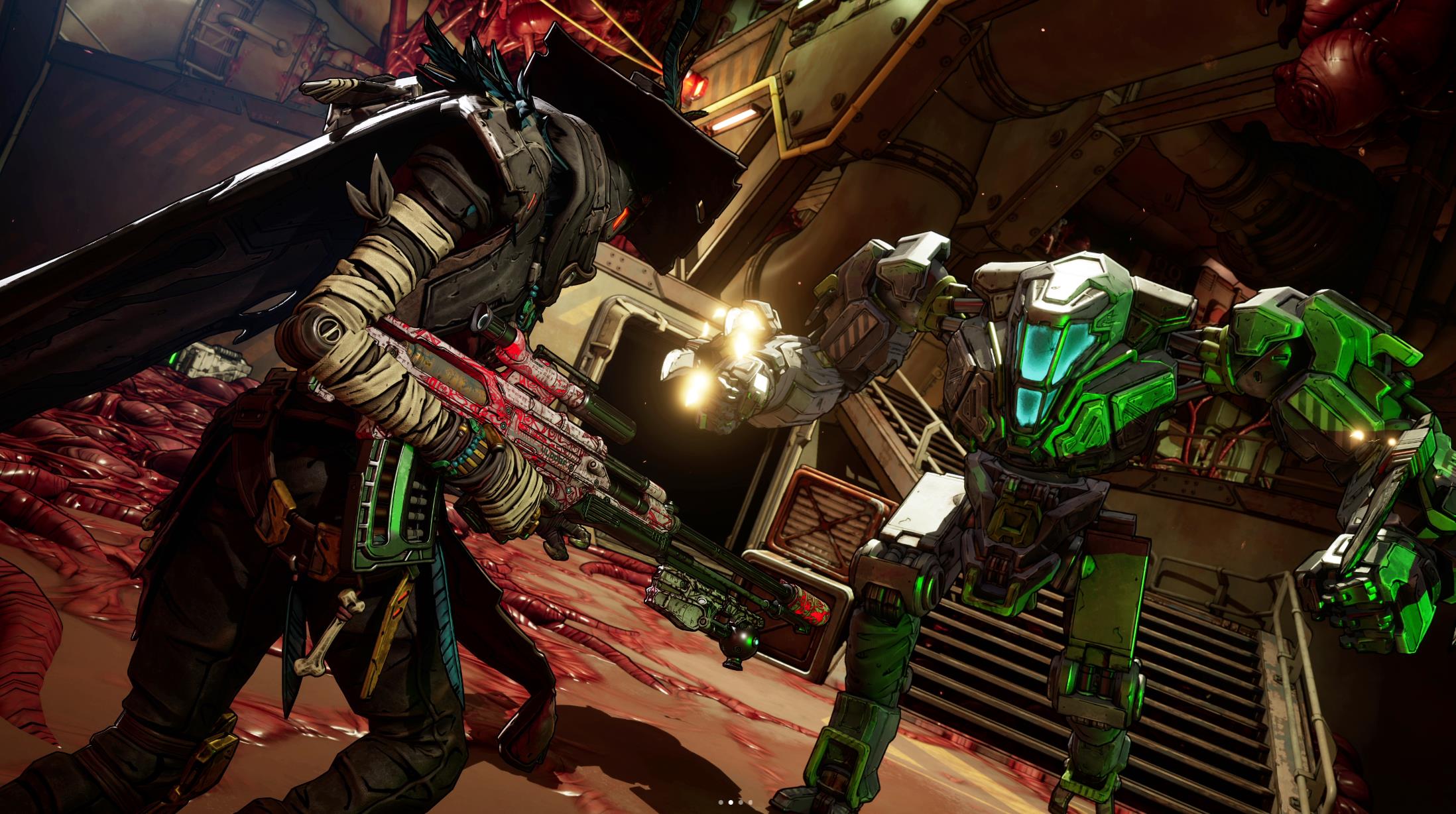The width and height of the screenshot is (1456, 814).
Task: Go to the first carousel dot
Action: (721, 802)
